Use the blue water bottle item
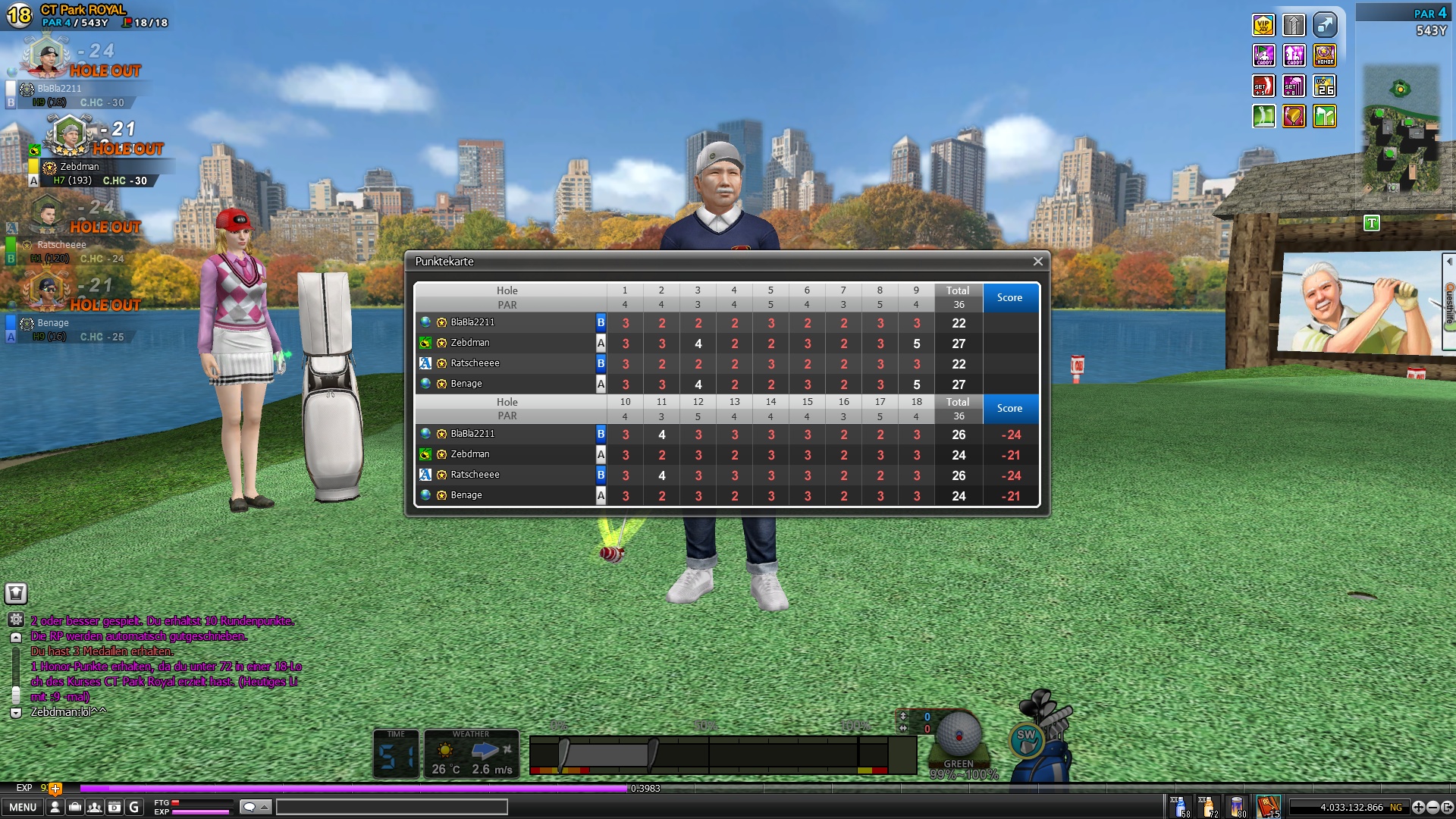The height and width of the screenshot is (819, 1456). click(1180, 806)
